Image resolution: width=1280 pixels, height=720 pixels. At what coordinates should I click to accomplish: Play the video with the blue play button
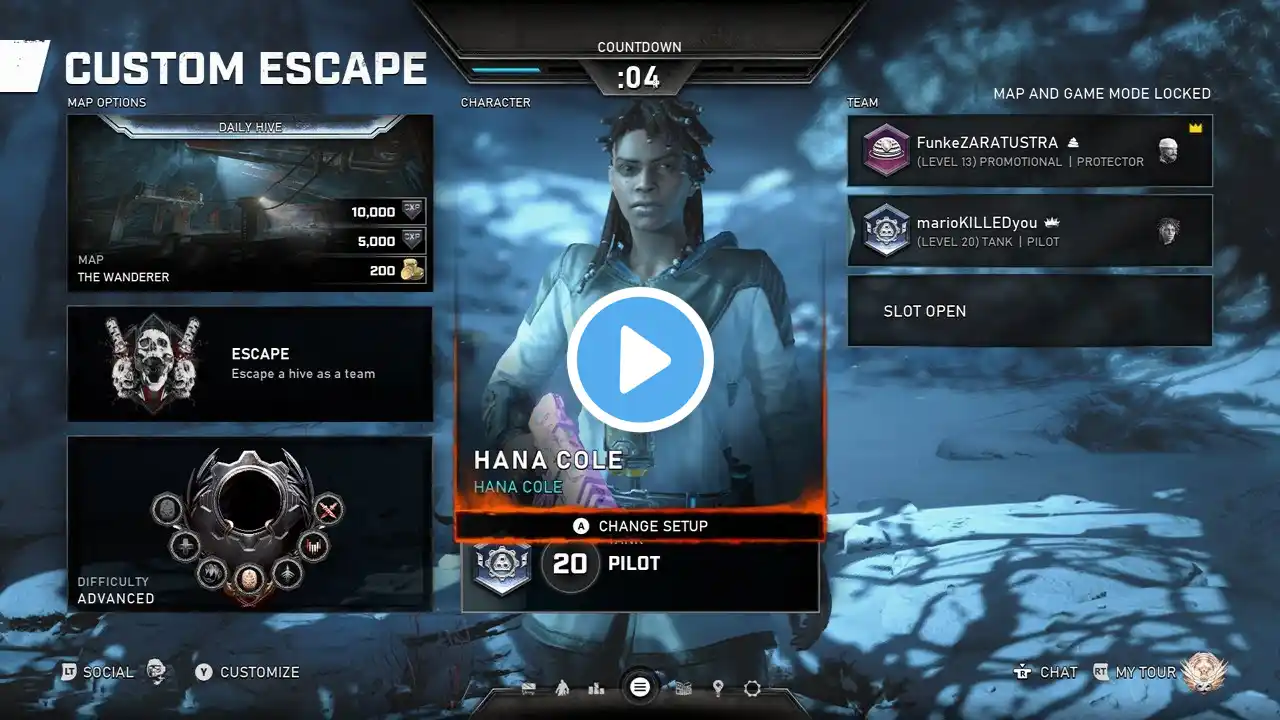pos(640,360)
